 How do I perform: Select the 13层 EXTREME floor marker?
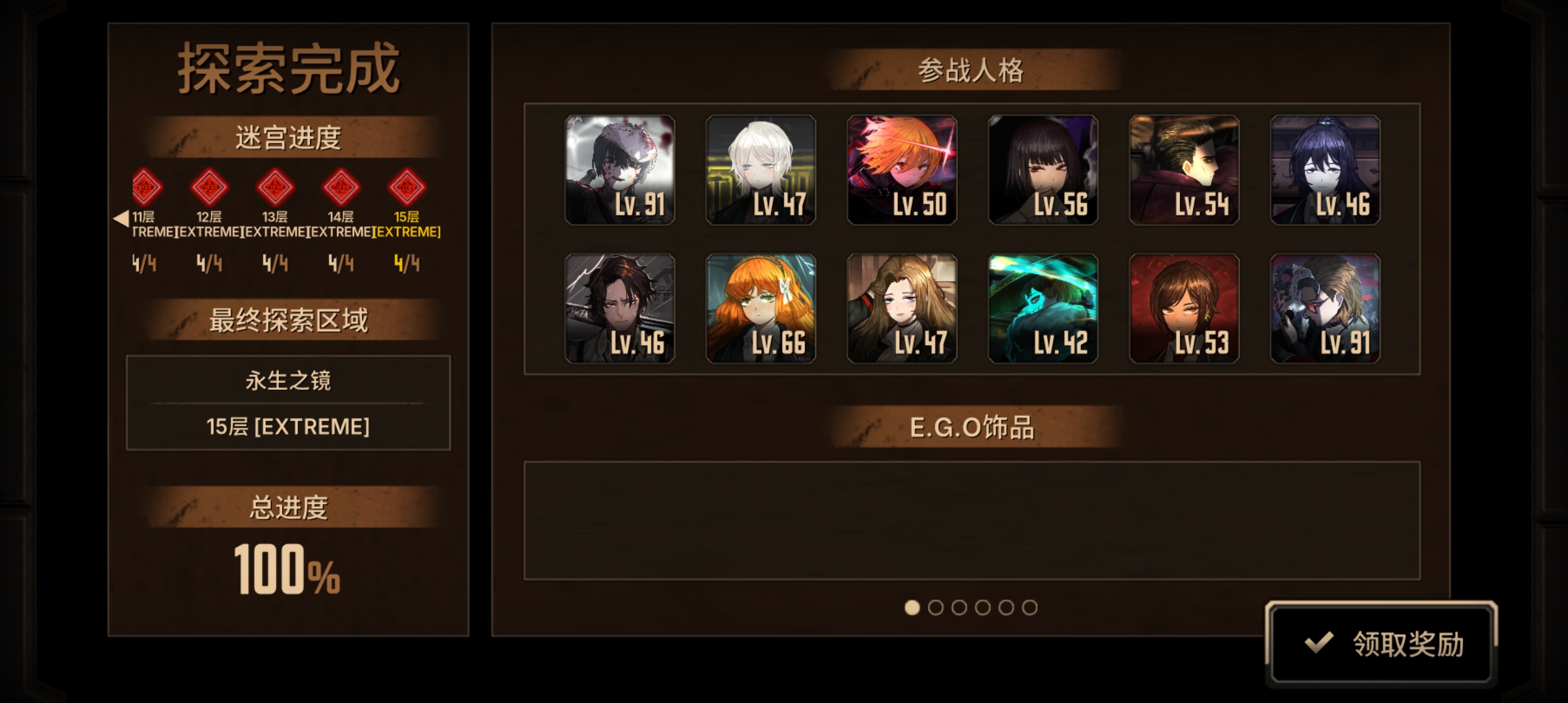pyautogui.click(x=275, y=187)
